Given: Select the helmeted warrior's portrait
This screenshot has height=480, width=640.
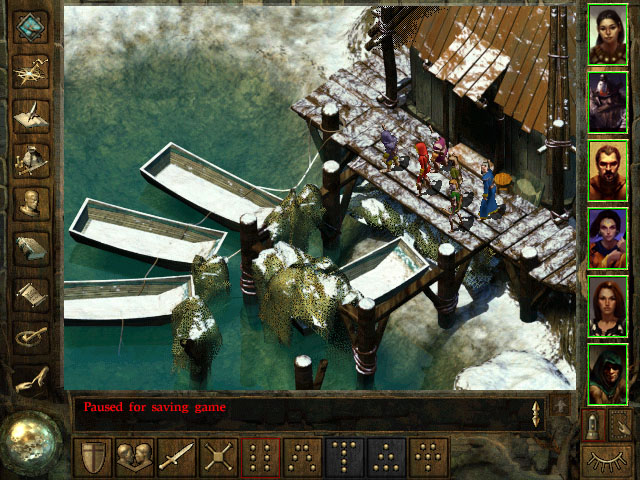Looking at the screenshot, I should click(x=608, y=100).
